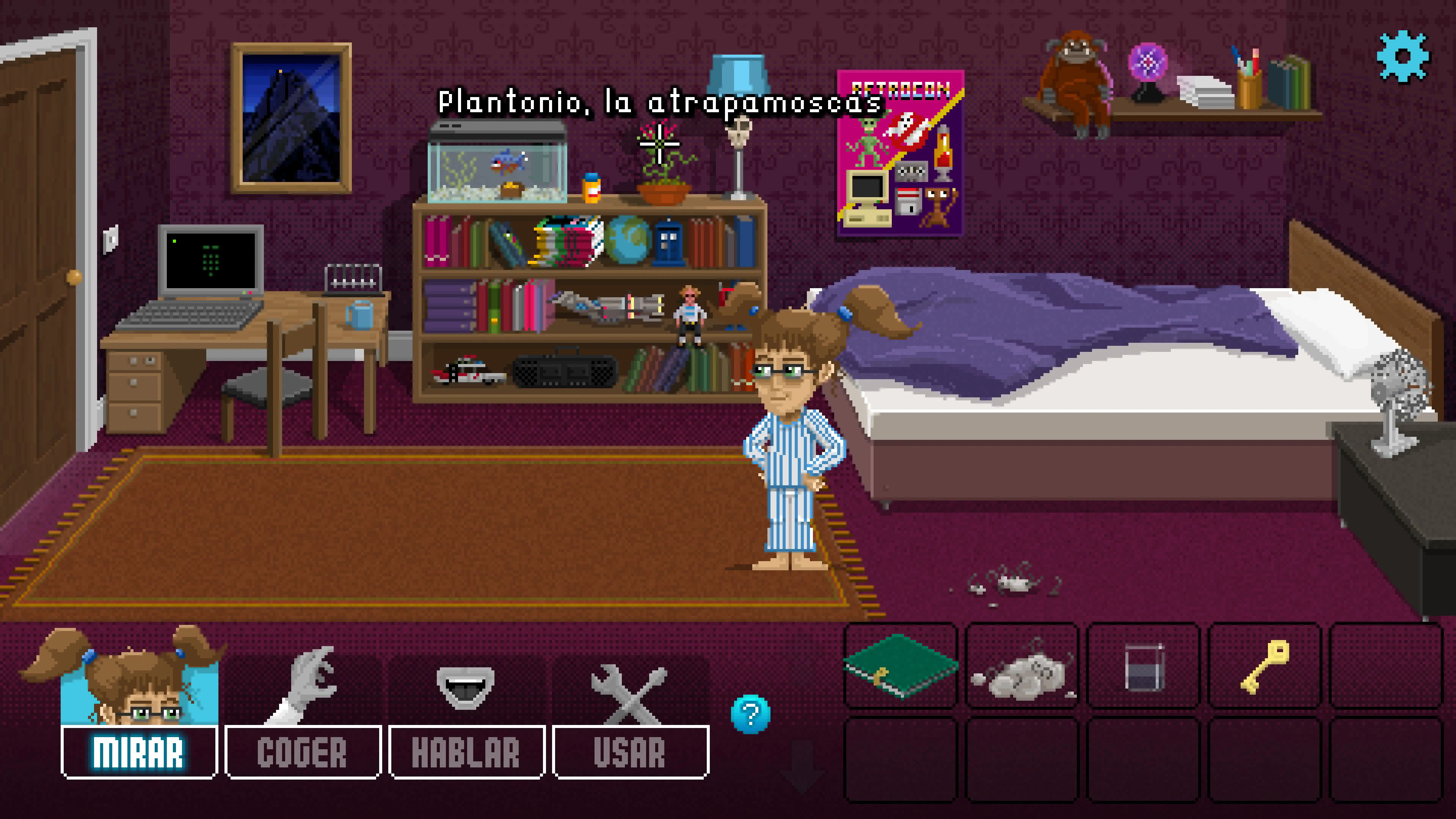
Task: Select the yellow key in inventory
Action: pos(1265,666)
